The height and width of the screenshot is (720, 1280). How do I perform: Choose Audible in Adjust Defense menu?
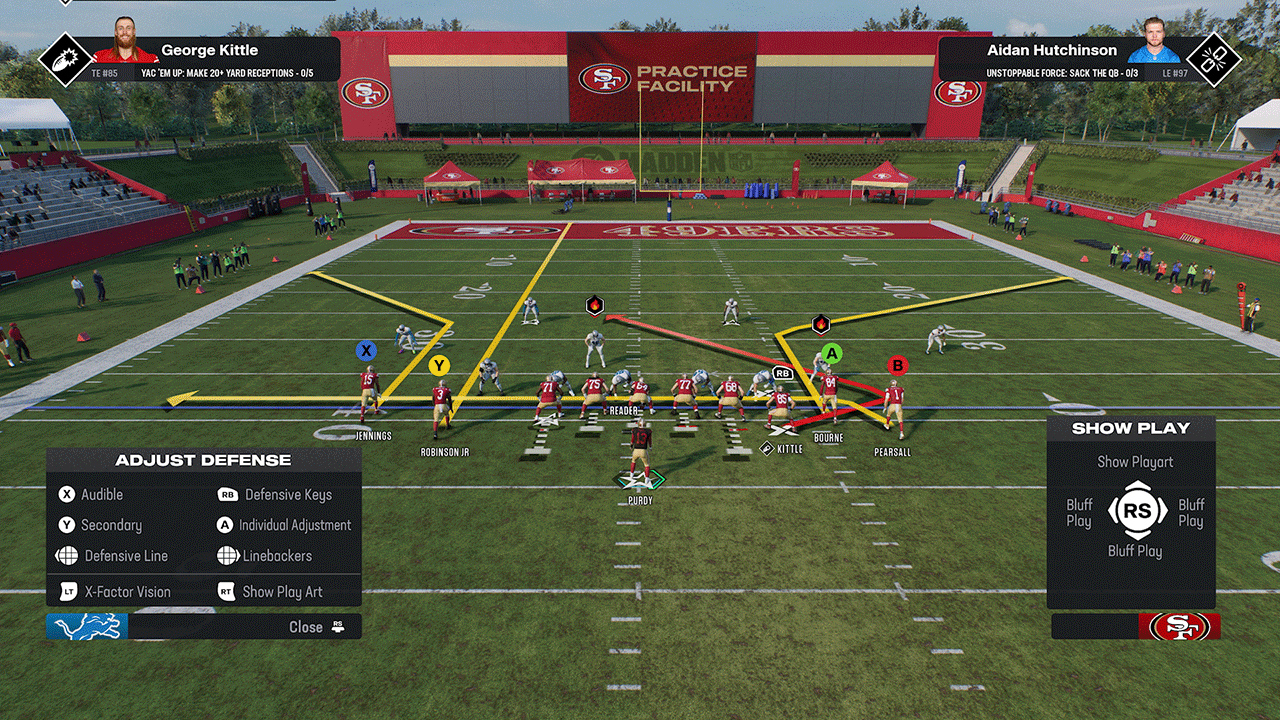(x=101, y=495)
